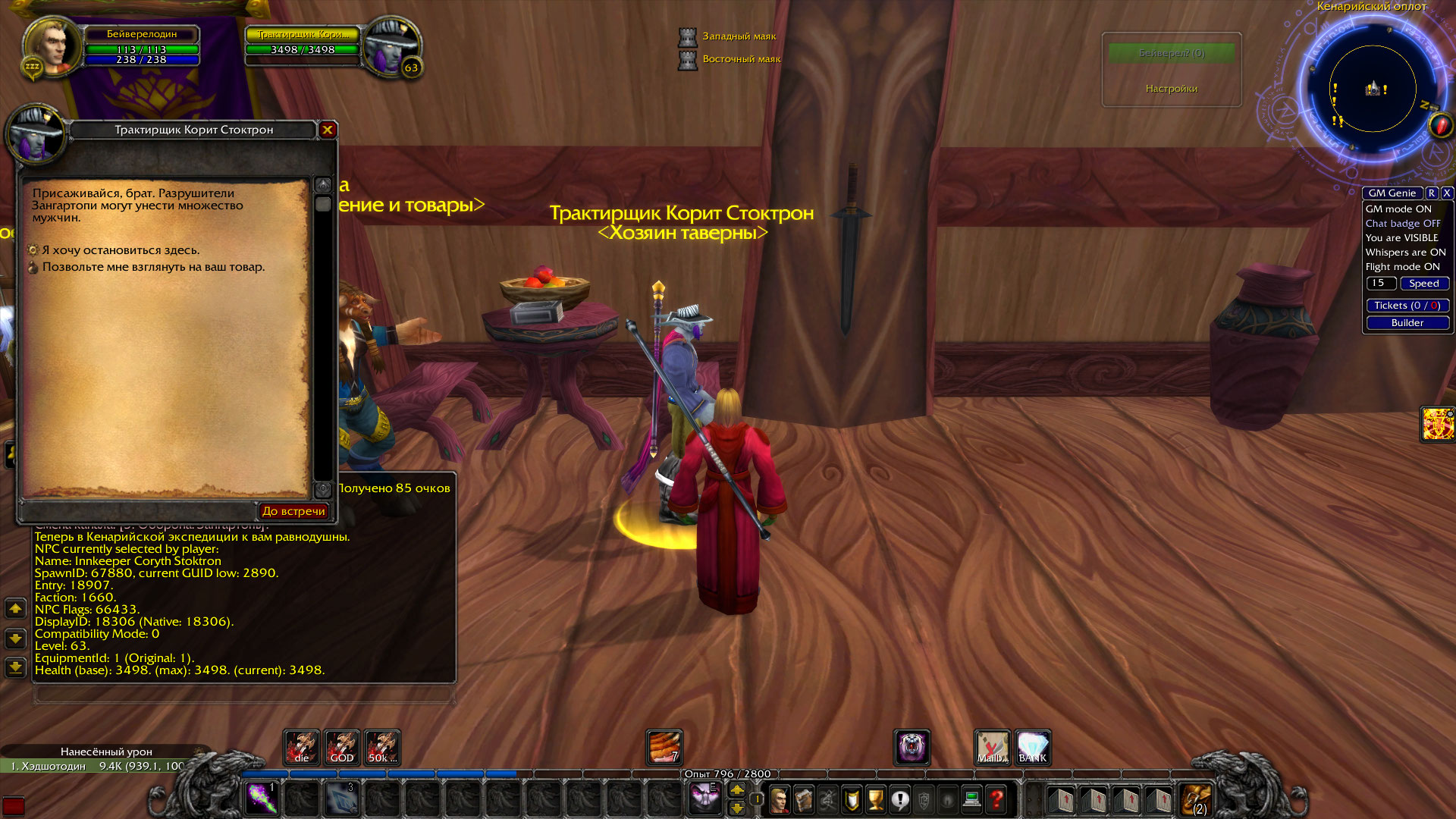Open the main menu computer icon
The height and width of the screenshot is (819, 1456).
click(x=971, y=800)
